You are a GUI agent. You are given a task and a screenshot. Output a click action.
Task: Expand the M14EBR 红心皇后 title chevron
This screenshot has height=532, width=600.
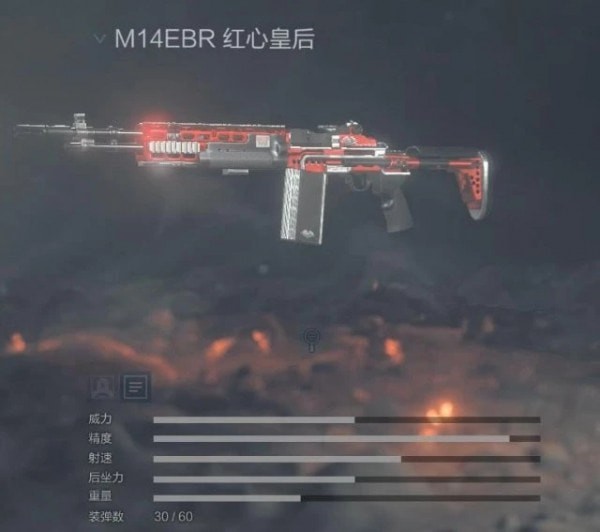(x=99, y=39)
